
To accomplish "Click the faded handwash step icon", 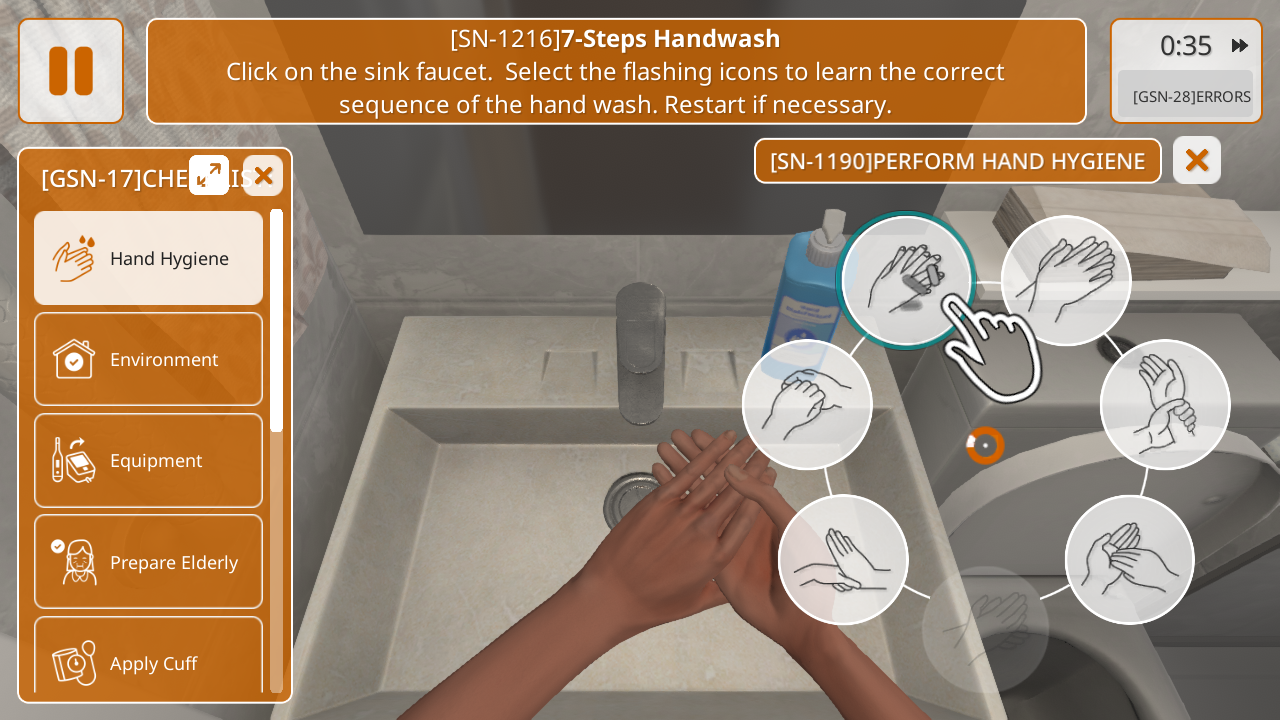I will coord(985,629).
